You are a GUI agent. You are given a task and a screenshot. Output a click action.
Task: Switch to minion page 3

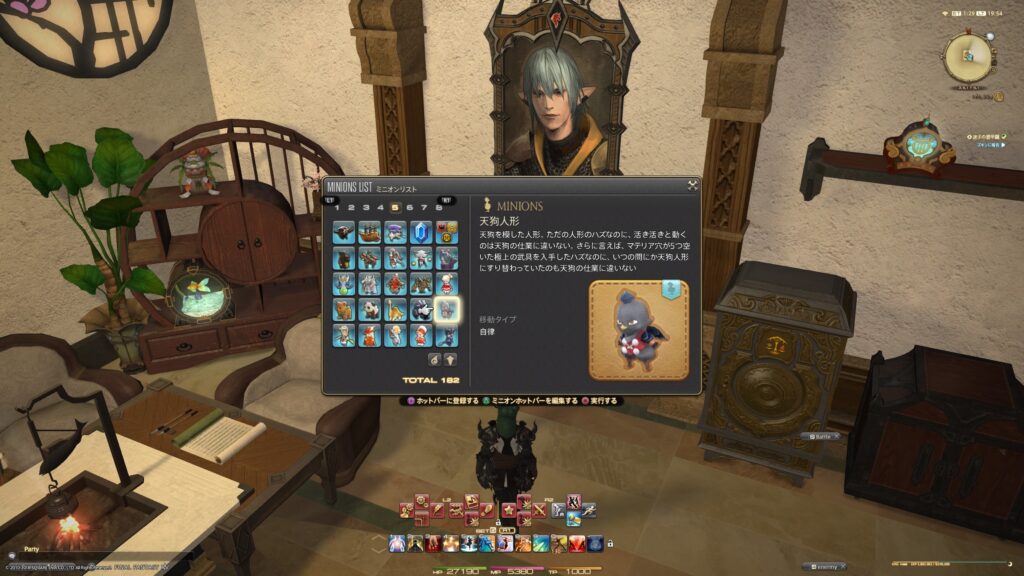tap(366, 207)
